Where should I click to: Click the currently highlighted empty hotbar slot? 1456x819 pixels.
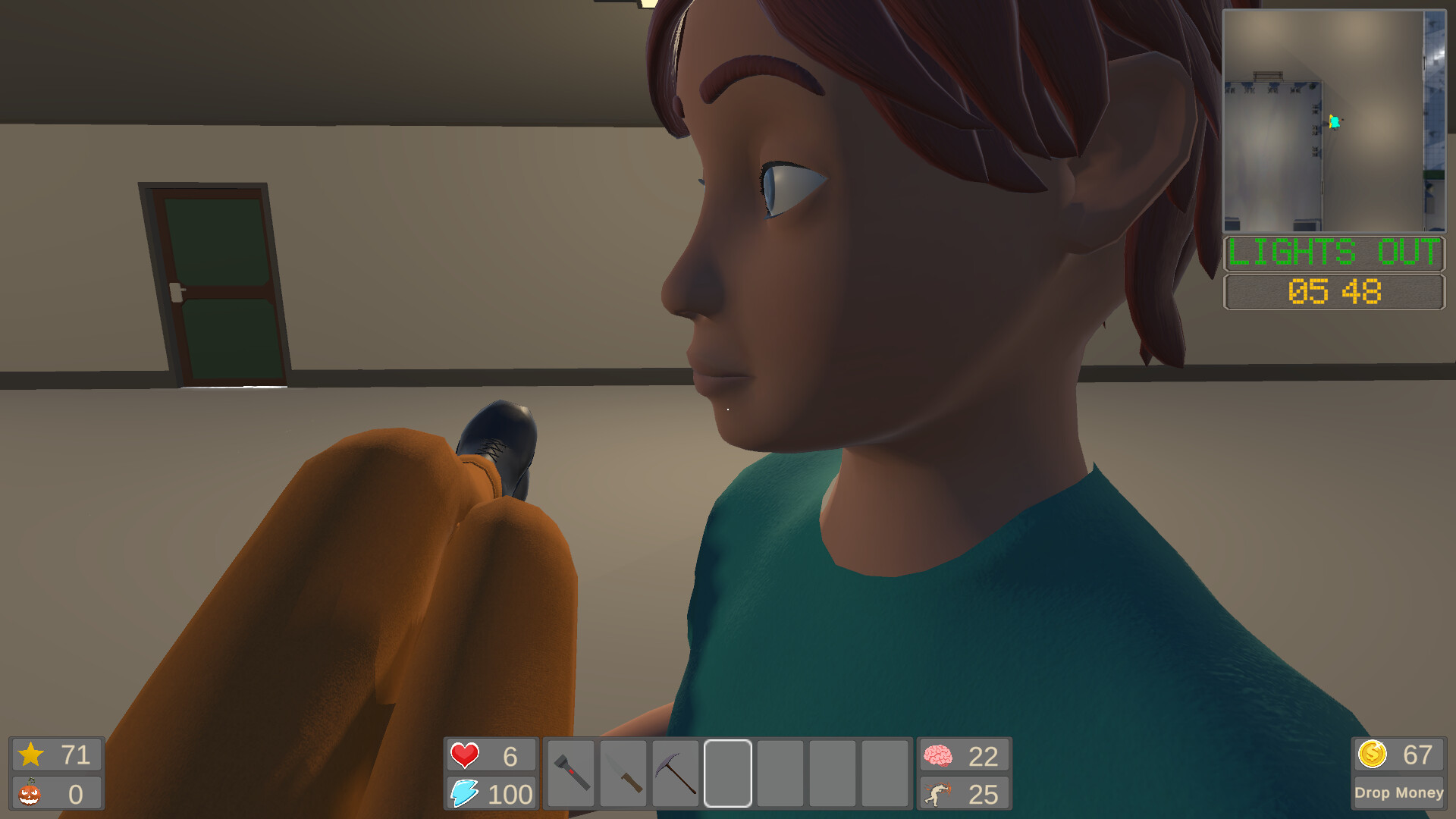coord(729,773)
